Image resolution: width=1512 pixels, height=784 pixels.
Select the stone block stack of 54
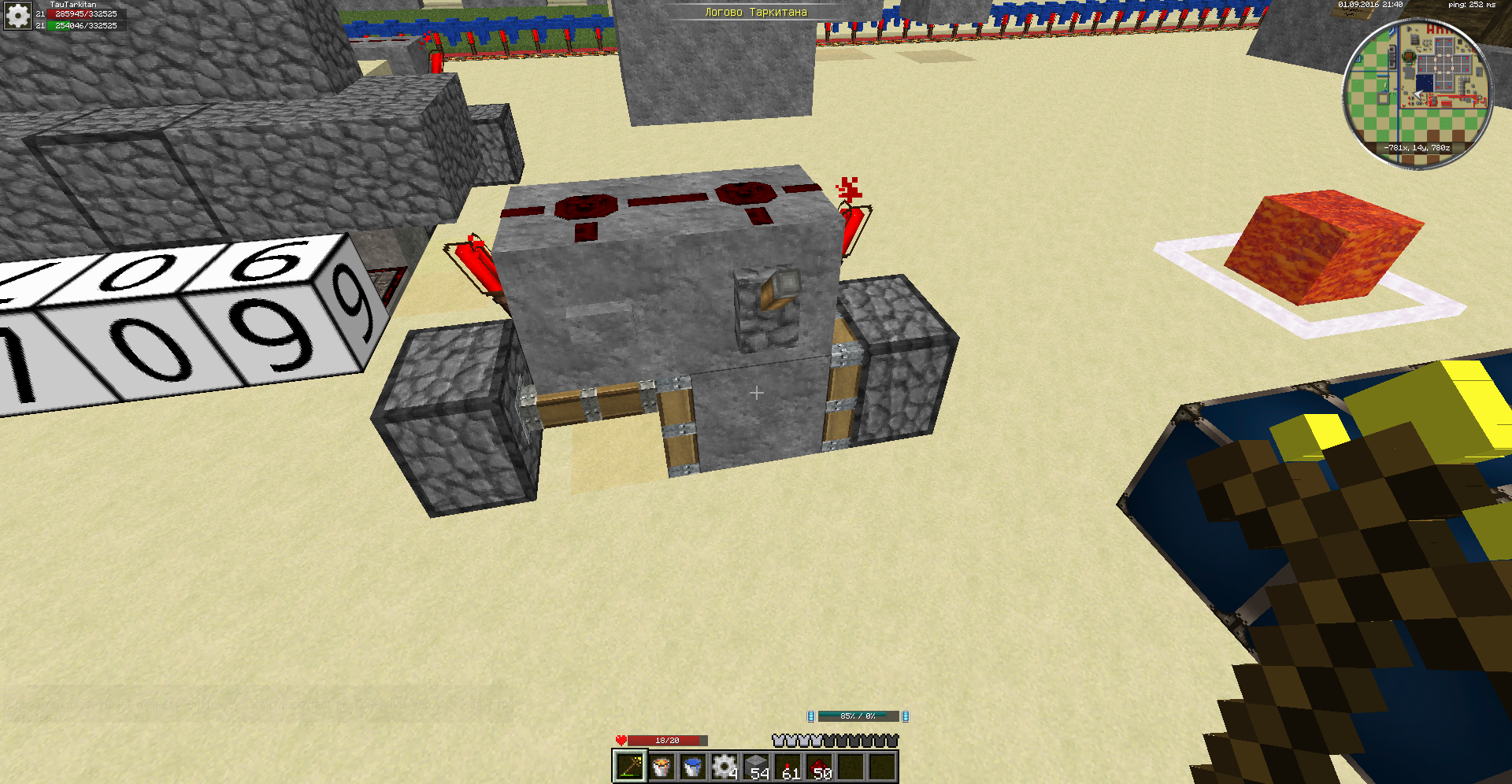[x=756, y=766]
